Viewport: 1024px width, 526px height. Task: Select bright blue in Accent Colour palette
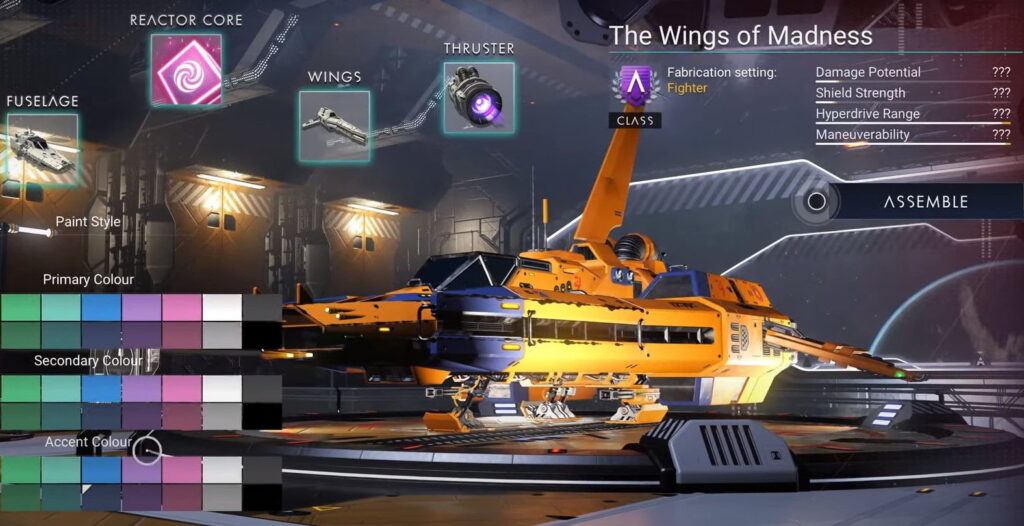101,469
